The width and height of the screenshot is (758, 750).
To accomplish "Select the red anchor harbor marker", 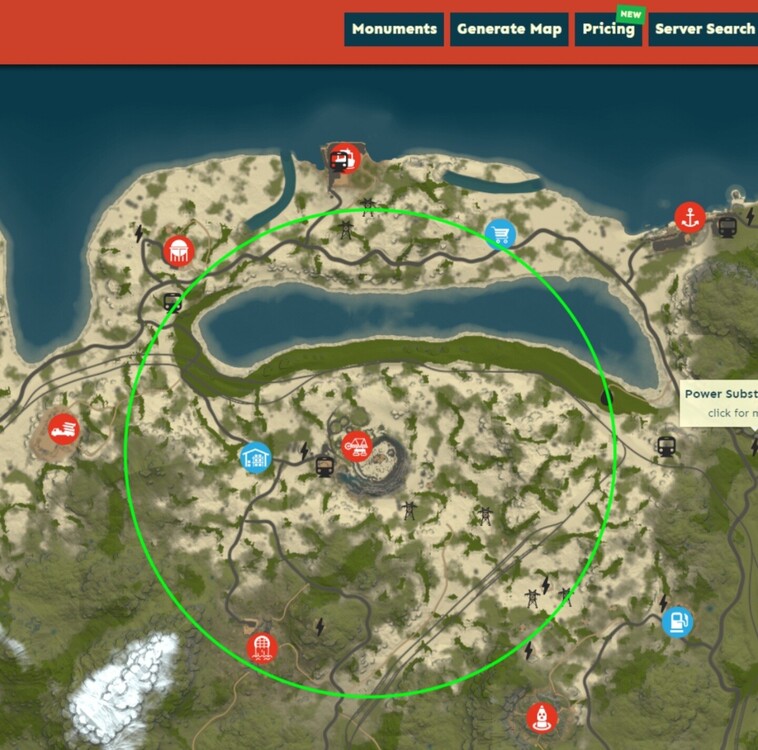I will coord(689,217).
